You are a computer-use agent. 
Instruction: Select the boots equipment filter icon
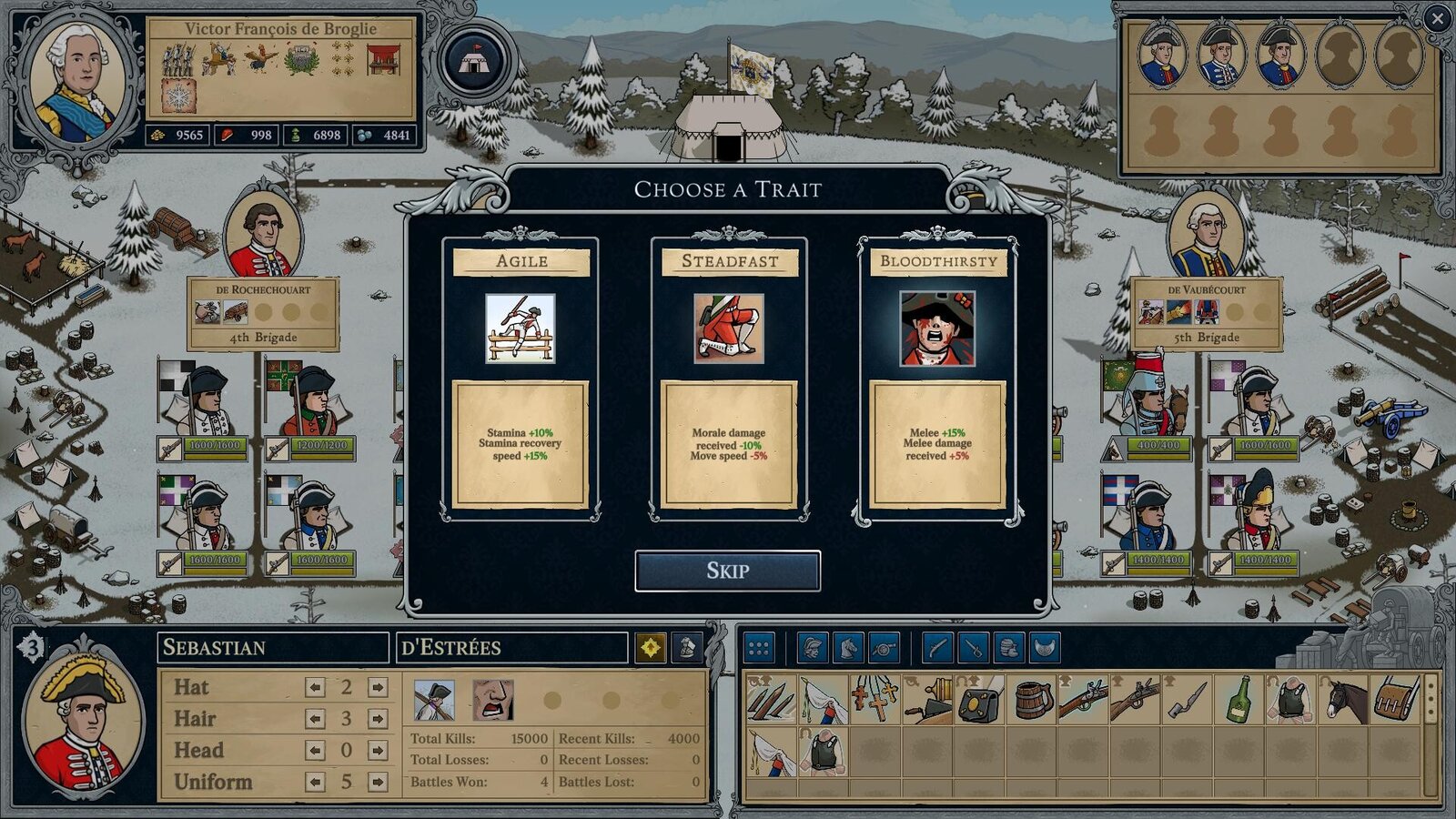coord(1013,652)
